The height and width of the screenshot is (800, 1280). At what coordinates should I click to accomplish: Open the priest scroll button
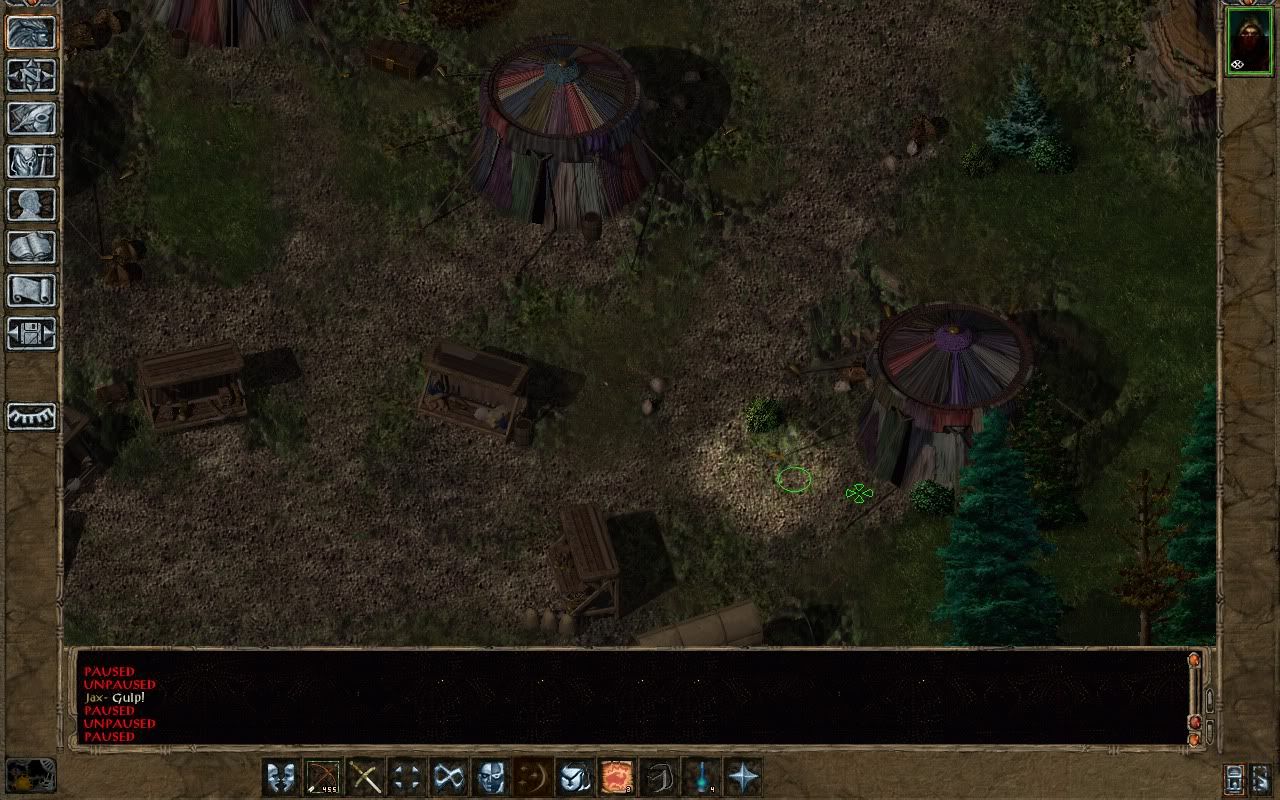pos(32,291)
